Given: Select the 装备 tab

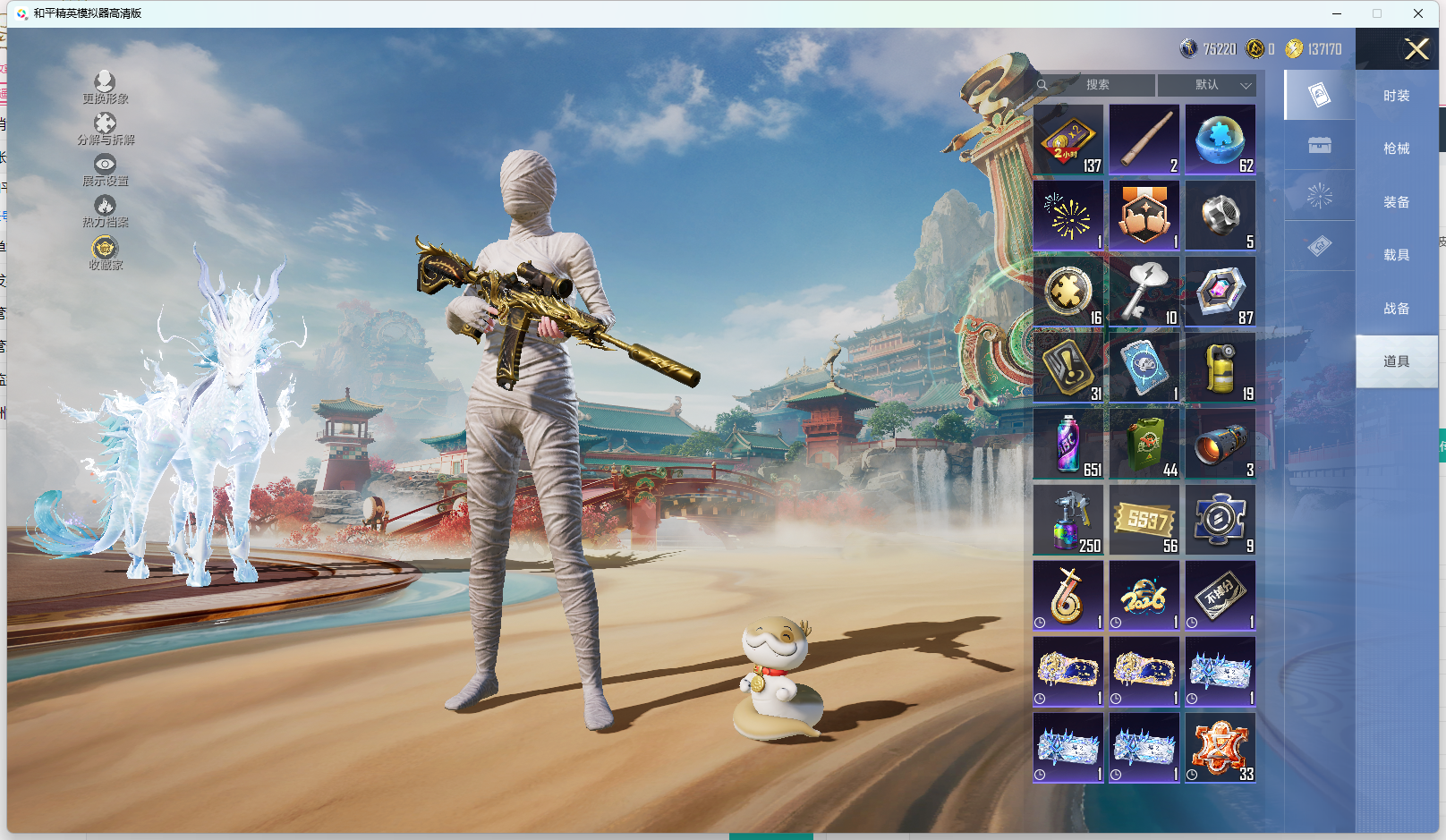Looking at the screenshot, I should pos(1396,202).
